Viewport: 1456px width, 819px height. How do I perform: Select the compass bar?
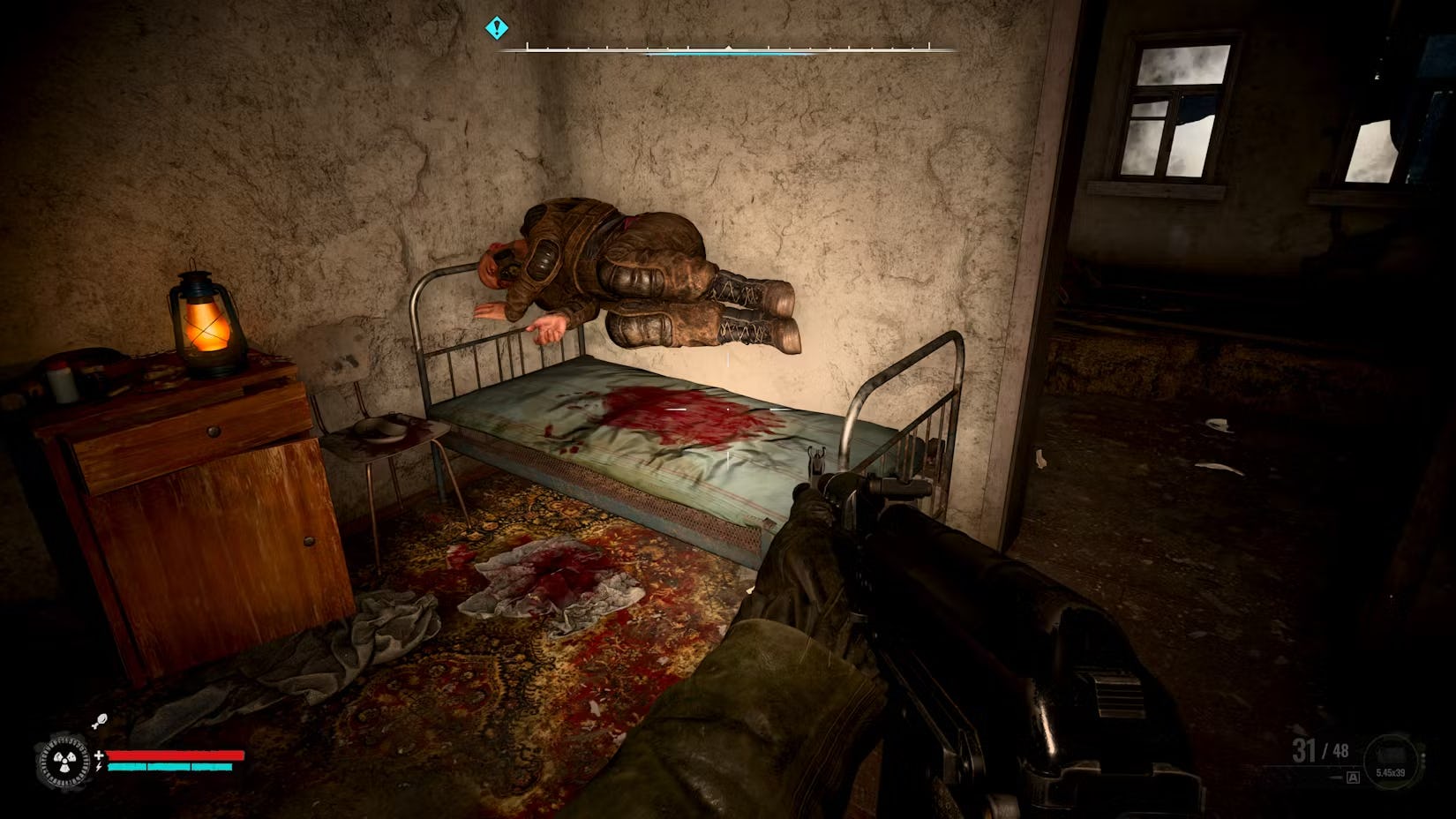coord(728,49)
